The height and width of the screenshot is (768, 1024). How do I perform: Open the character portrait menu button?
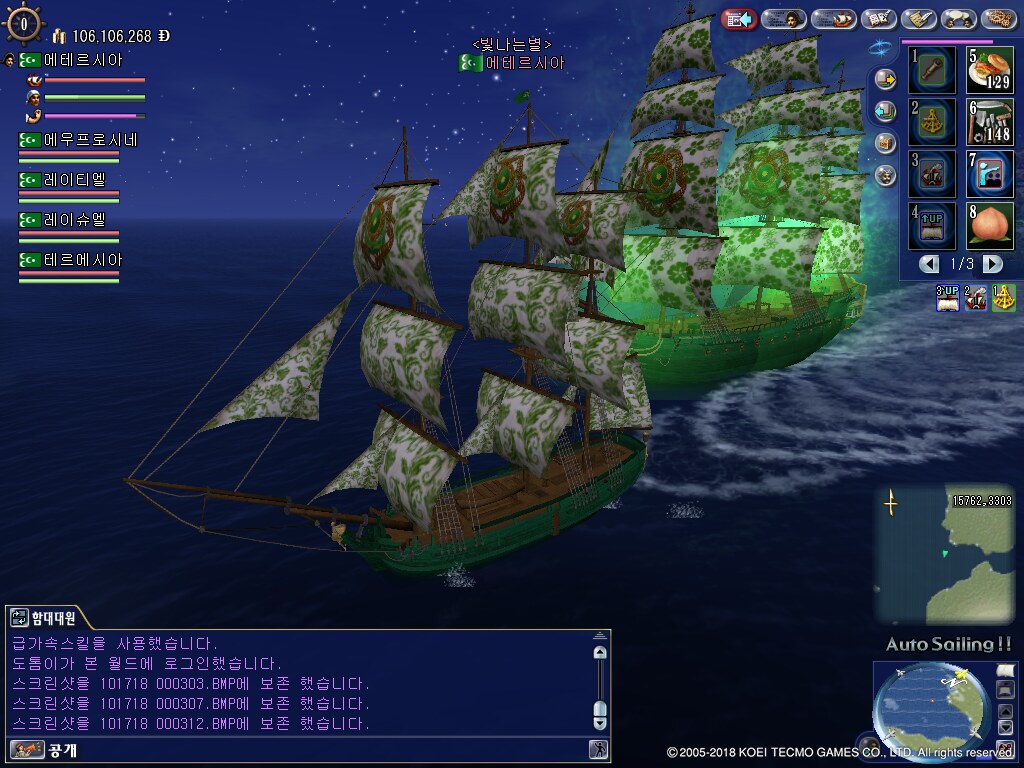pos(783,18)
